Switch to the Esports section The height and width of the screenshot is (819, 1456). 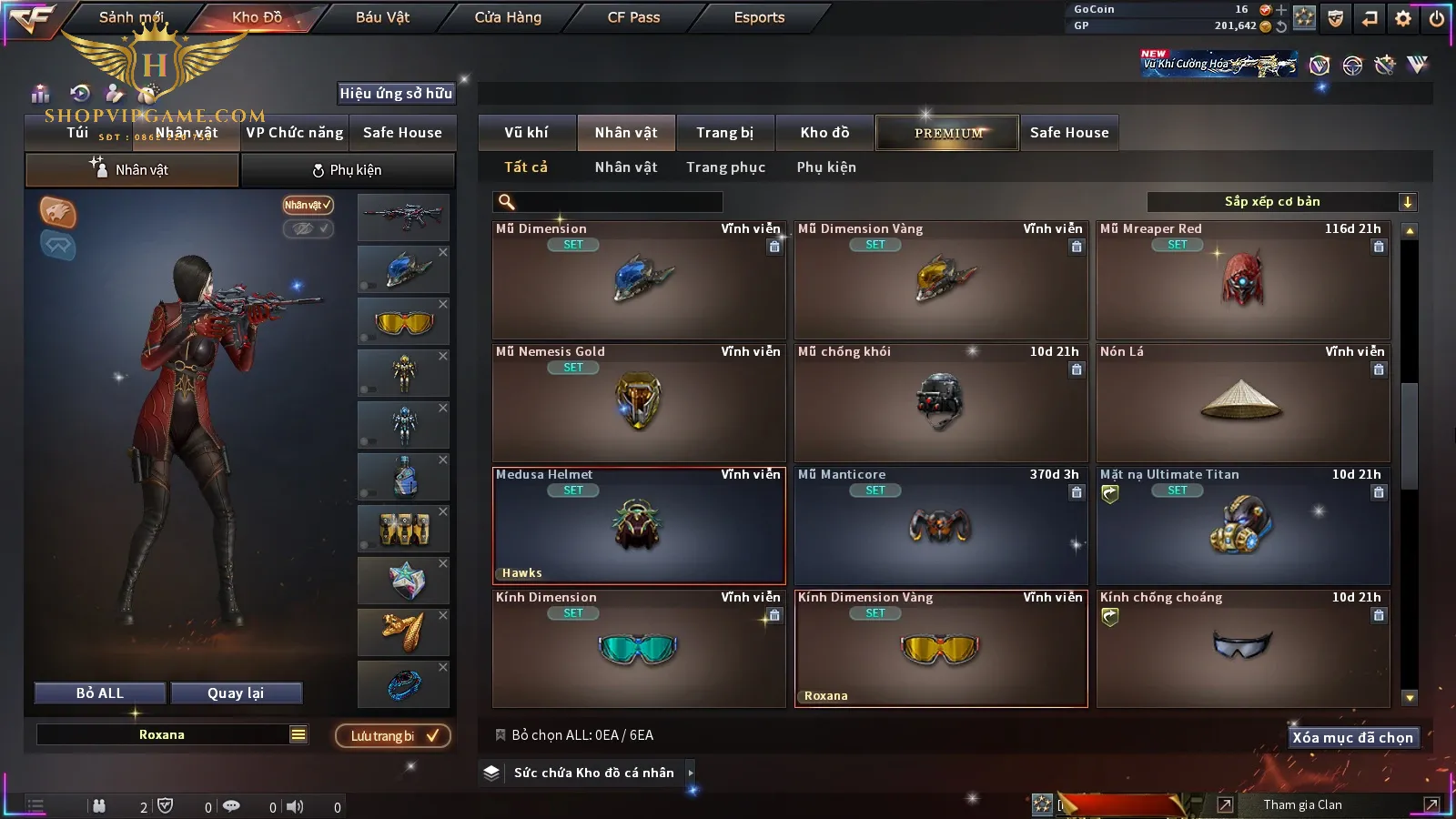(x=759, y=17)
